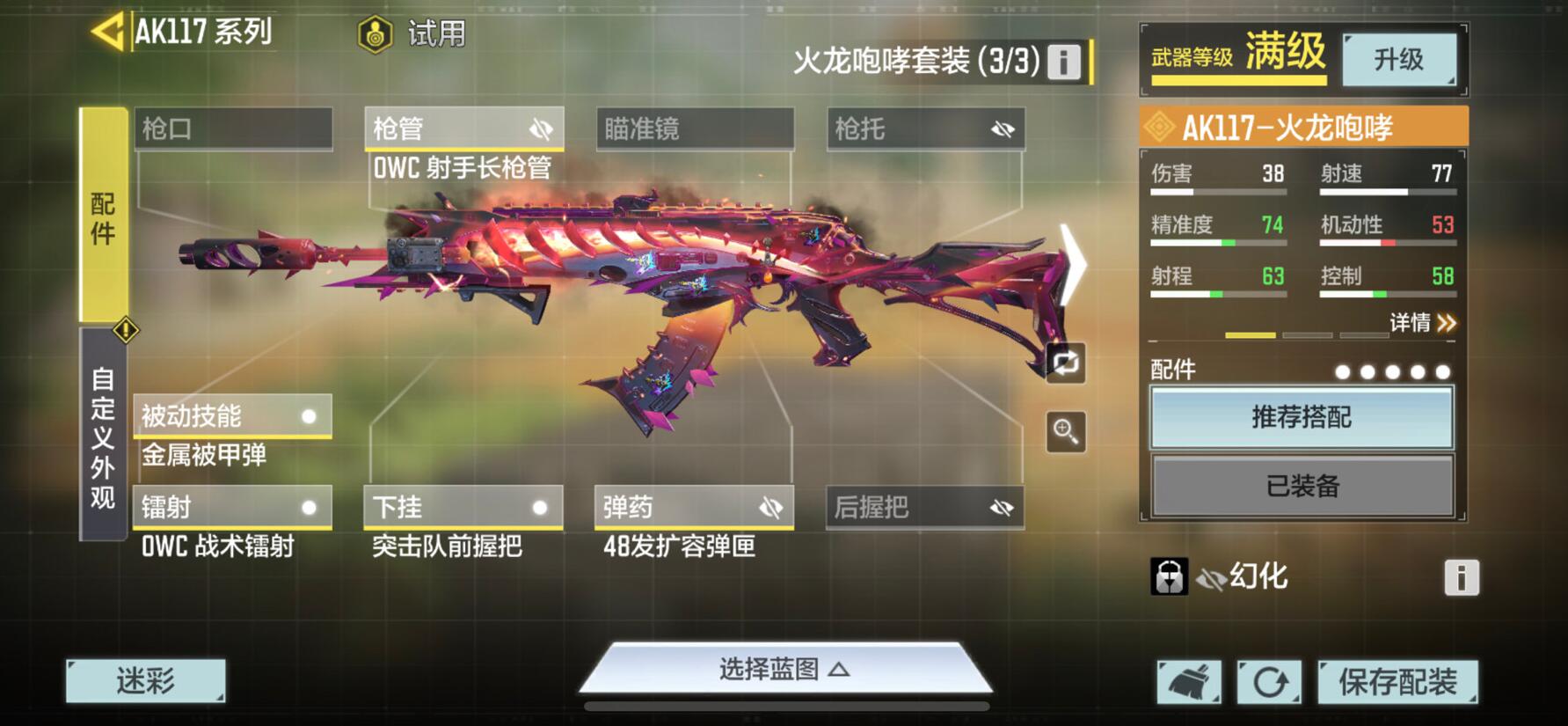Click the magnifier zoom weapon icon
This screenshot has width=1568, height=726.
click(x=1066, y=432)
